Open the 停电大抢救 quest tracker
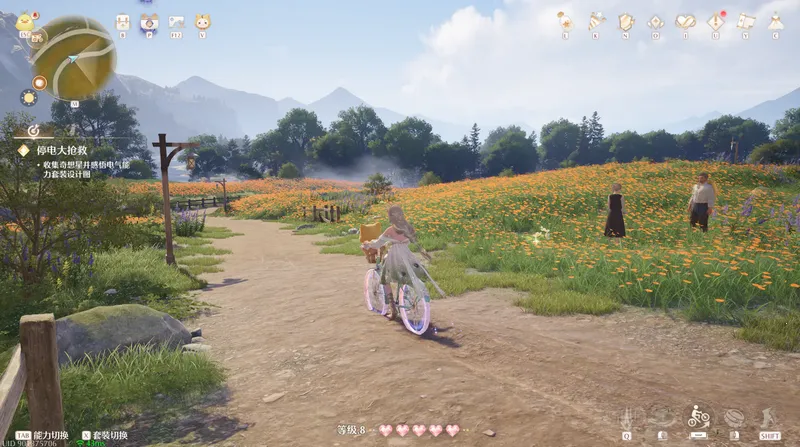 pyautogui.click(x=62, y=150)
